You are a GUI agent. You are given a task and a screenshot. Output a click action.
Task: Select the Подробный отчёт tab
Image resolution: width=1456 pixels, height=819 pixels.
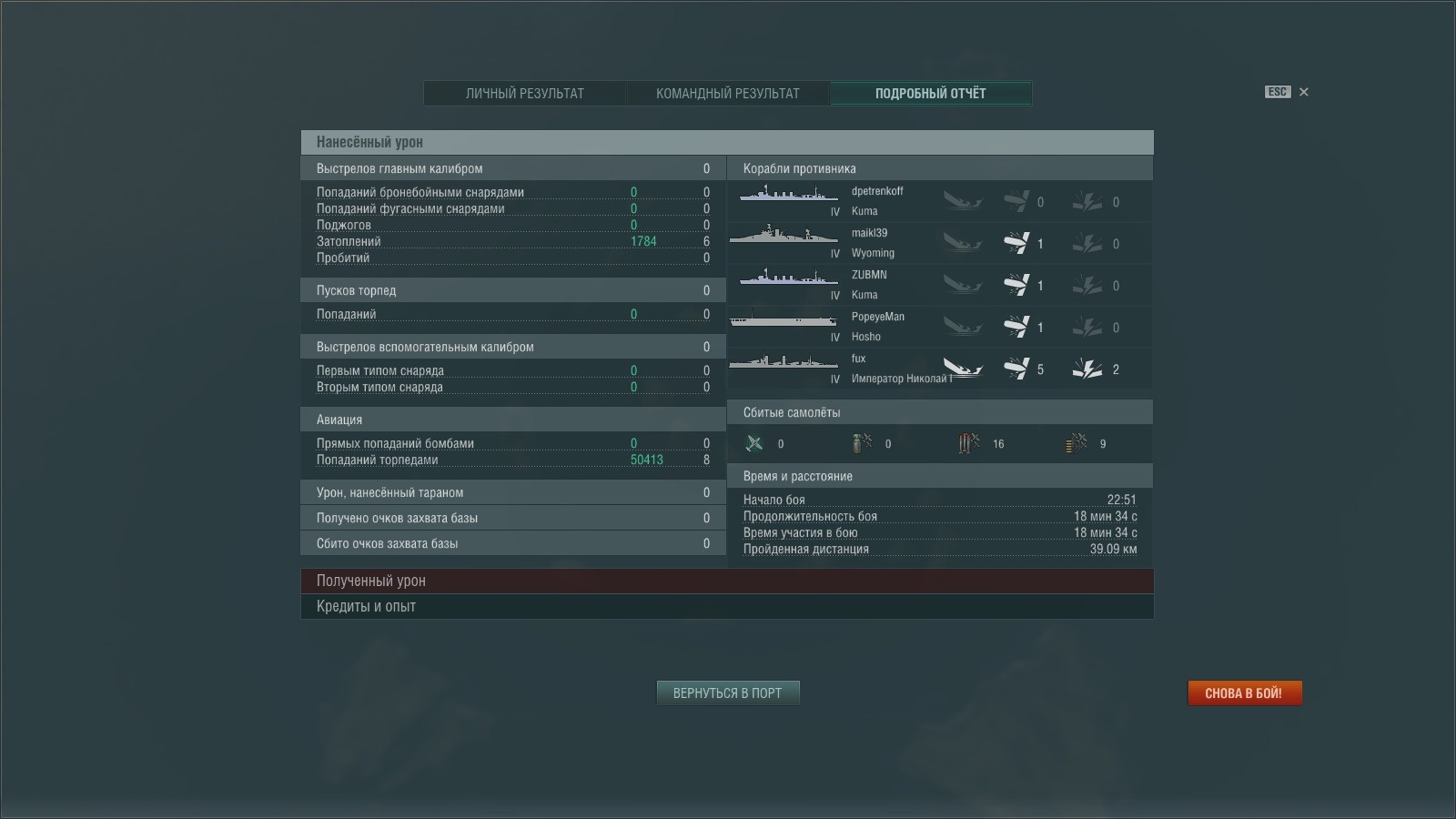click(x=930, y=94)
